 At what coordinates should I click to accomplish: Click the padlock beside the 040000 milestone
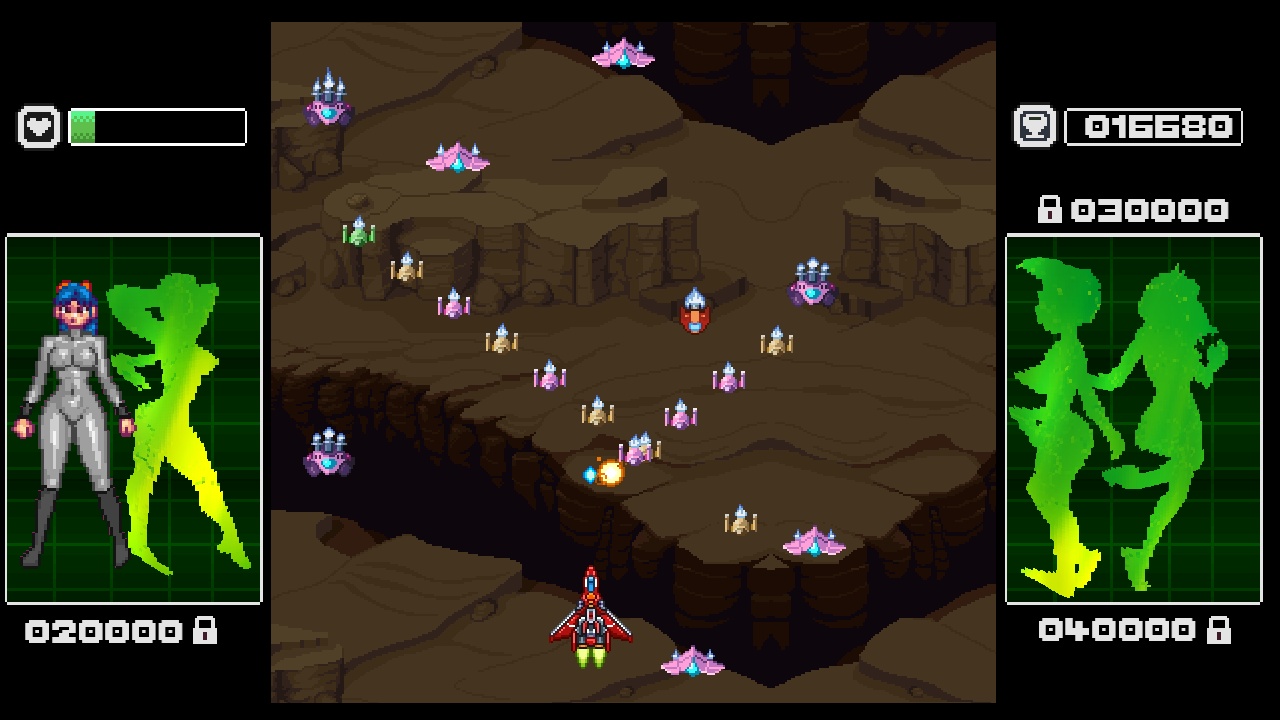tap(1222, 628)
